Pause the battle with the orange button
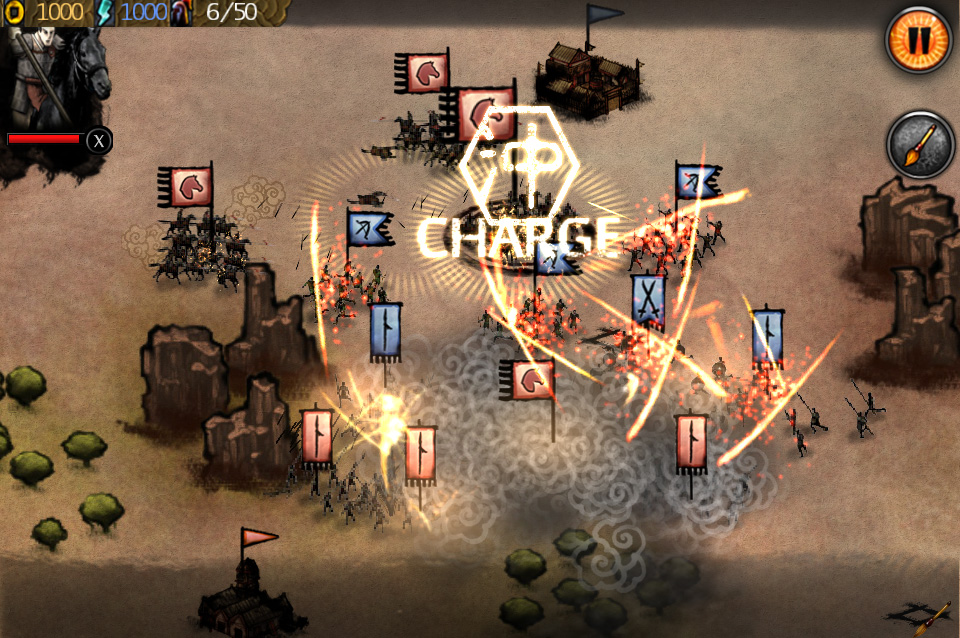 pyautogui.click(x=918, y=40)
